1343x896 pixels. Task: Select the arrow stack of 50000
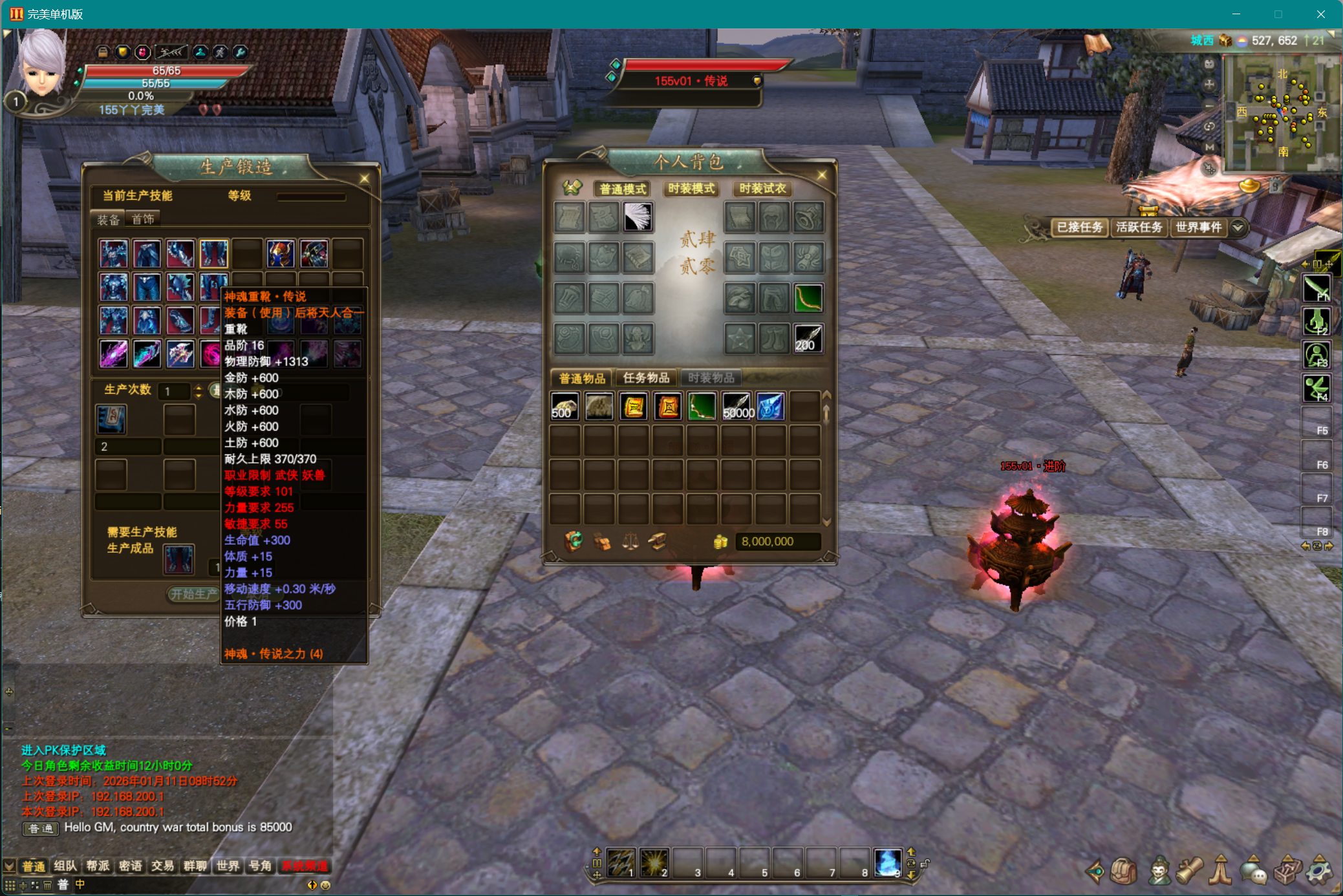pyautogui.click(x=736, y=407)
